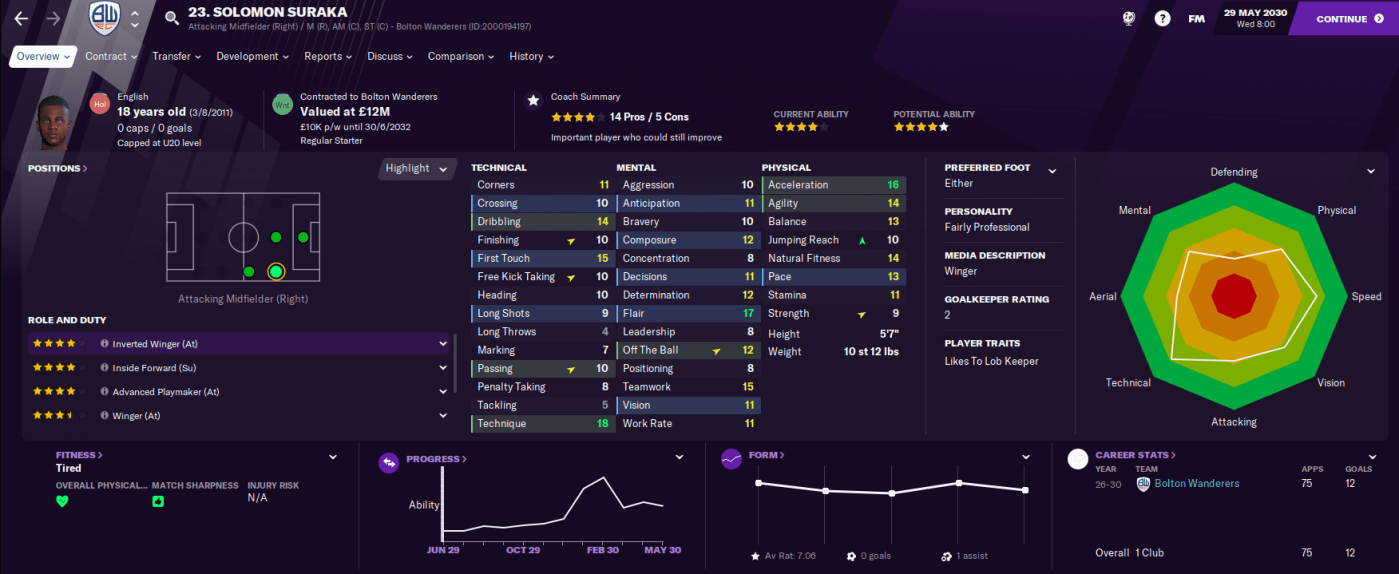Image resolution: width=1399 pixels, height=574 pixels.
Task: Open the Discuss menu
Action: click(390, 57)
